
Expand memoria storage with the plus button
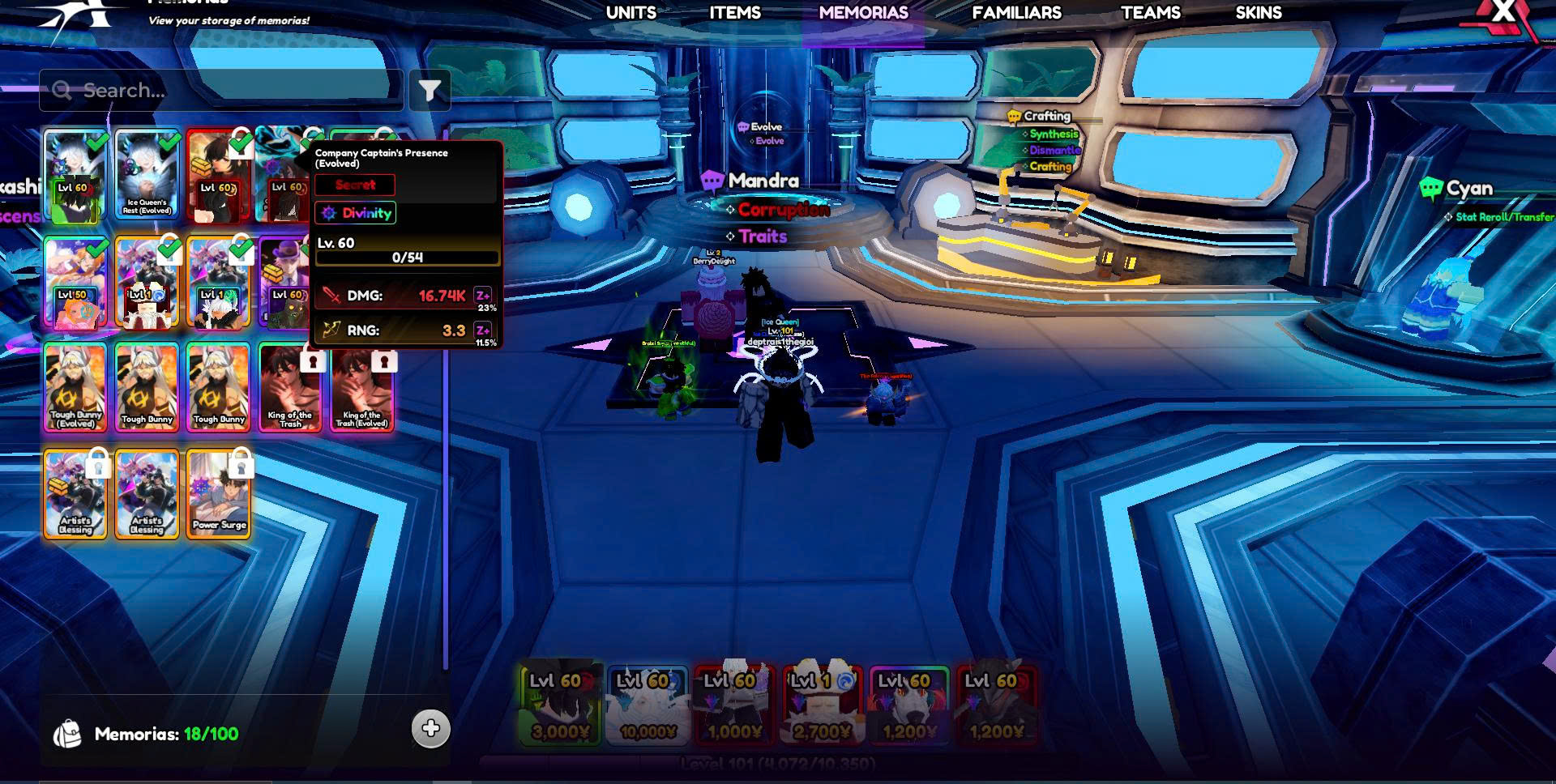coord(430,728)
